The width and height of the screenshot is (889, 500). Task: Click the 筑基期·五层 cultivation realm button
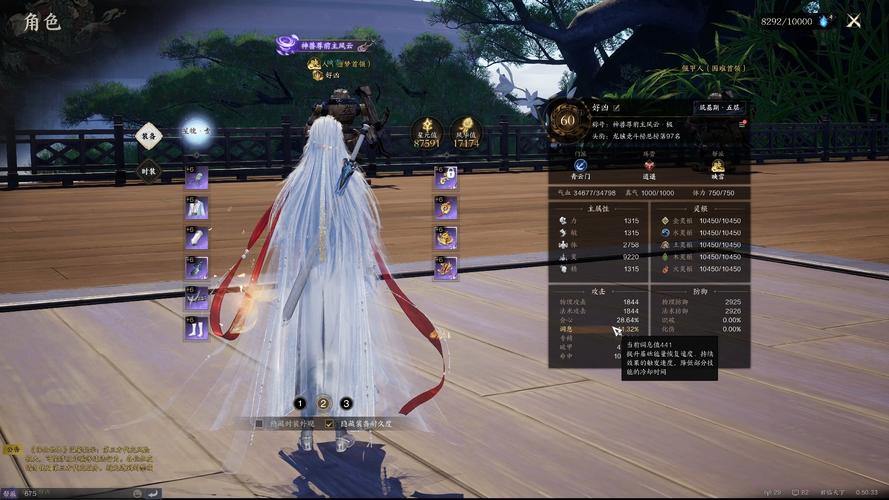[720, 107]
